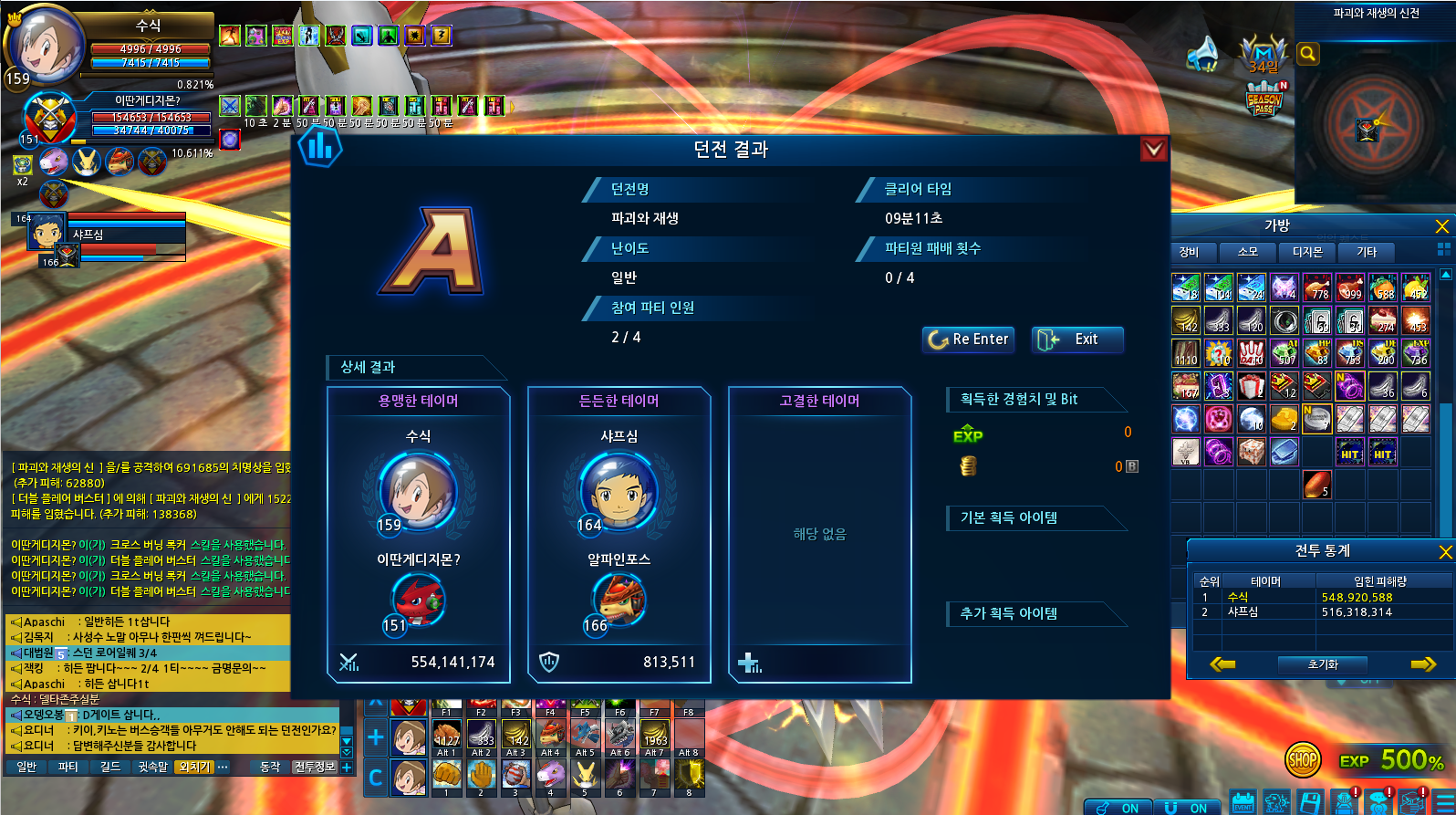Image resolution: width=1456 pixels, height=815 pixels.
Task: Close the bag inventory panel
Action: (x=1441, y=225)
